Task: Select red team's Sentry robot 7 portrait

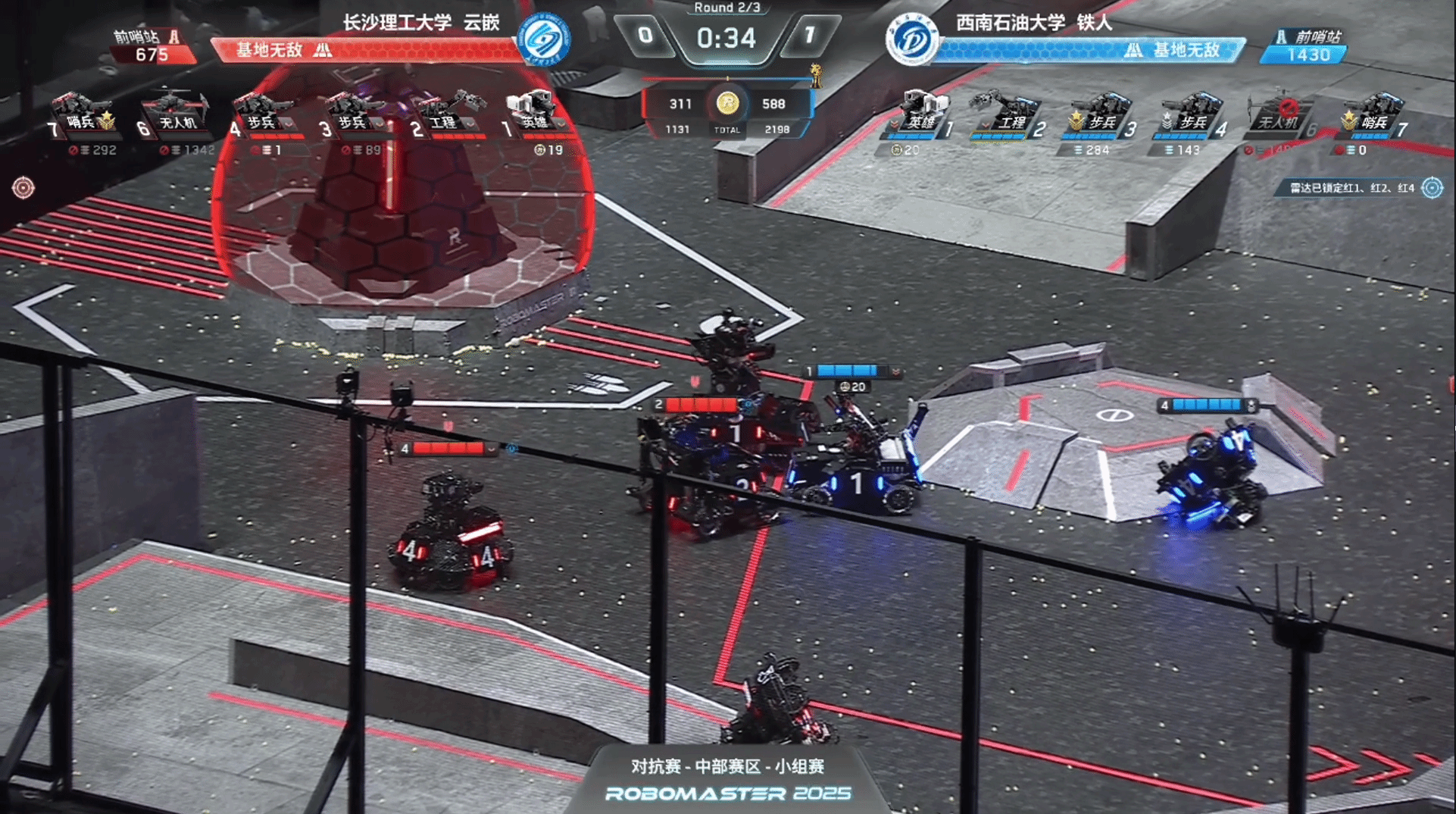Action: point(83,114)
